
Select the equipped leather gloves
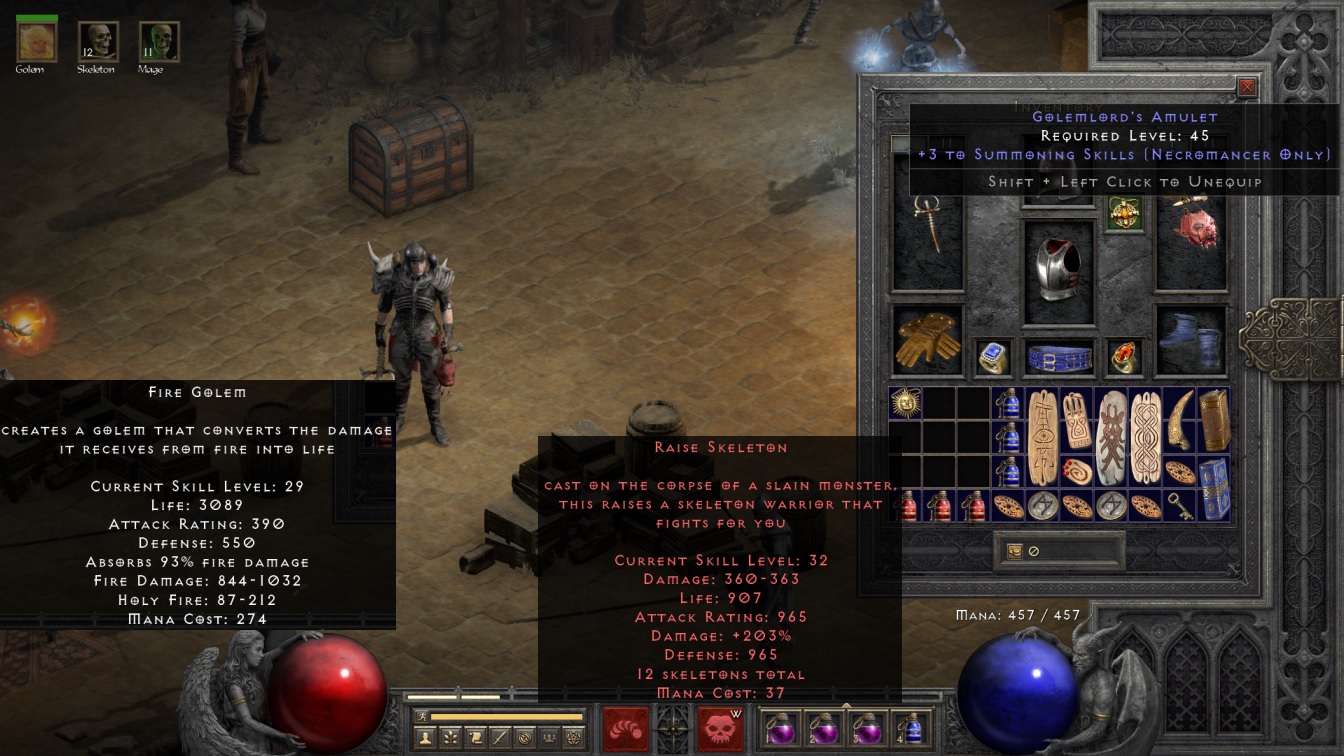pyautogui.click(x=926, y=340)
